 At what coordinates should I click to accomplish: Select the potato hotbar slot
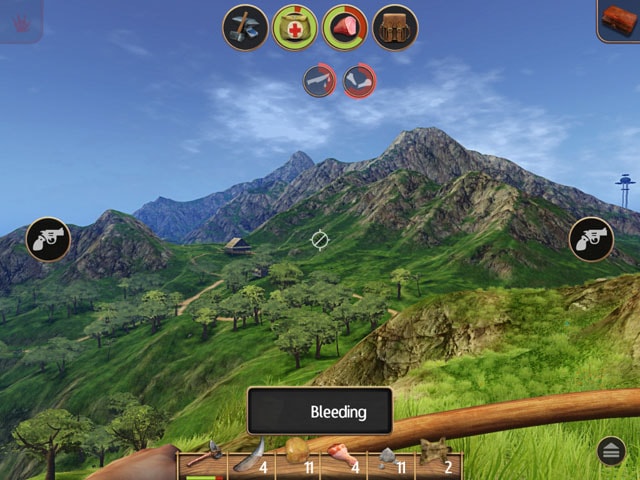pos(297,457)
